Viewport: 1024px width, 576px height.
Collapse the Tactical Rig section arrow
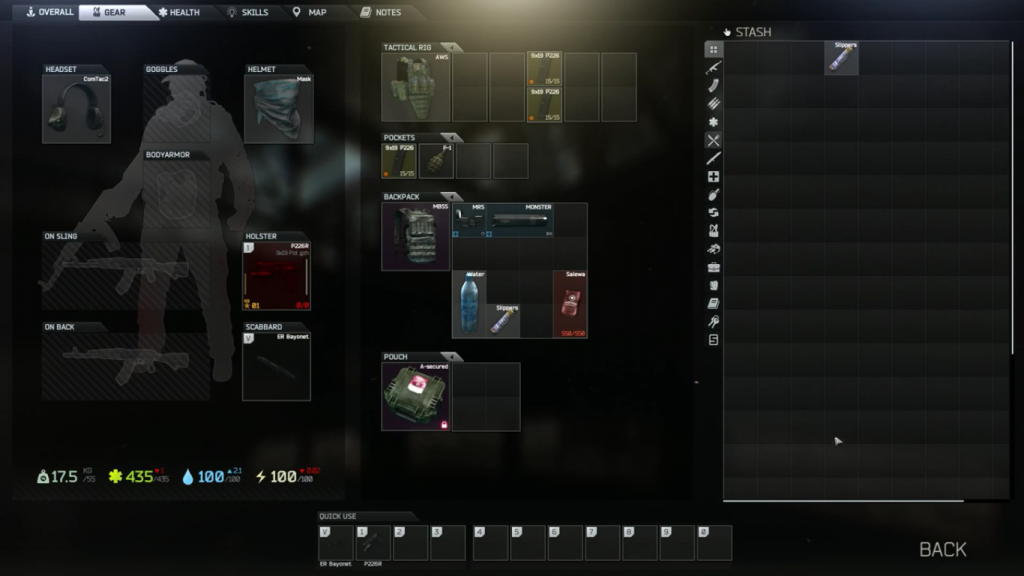[451, 47]
